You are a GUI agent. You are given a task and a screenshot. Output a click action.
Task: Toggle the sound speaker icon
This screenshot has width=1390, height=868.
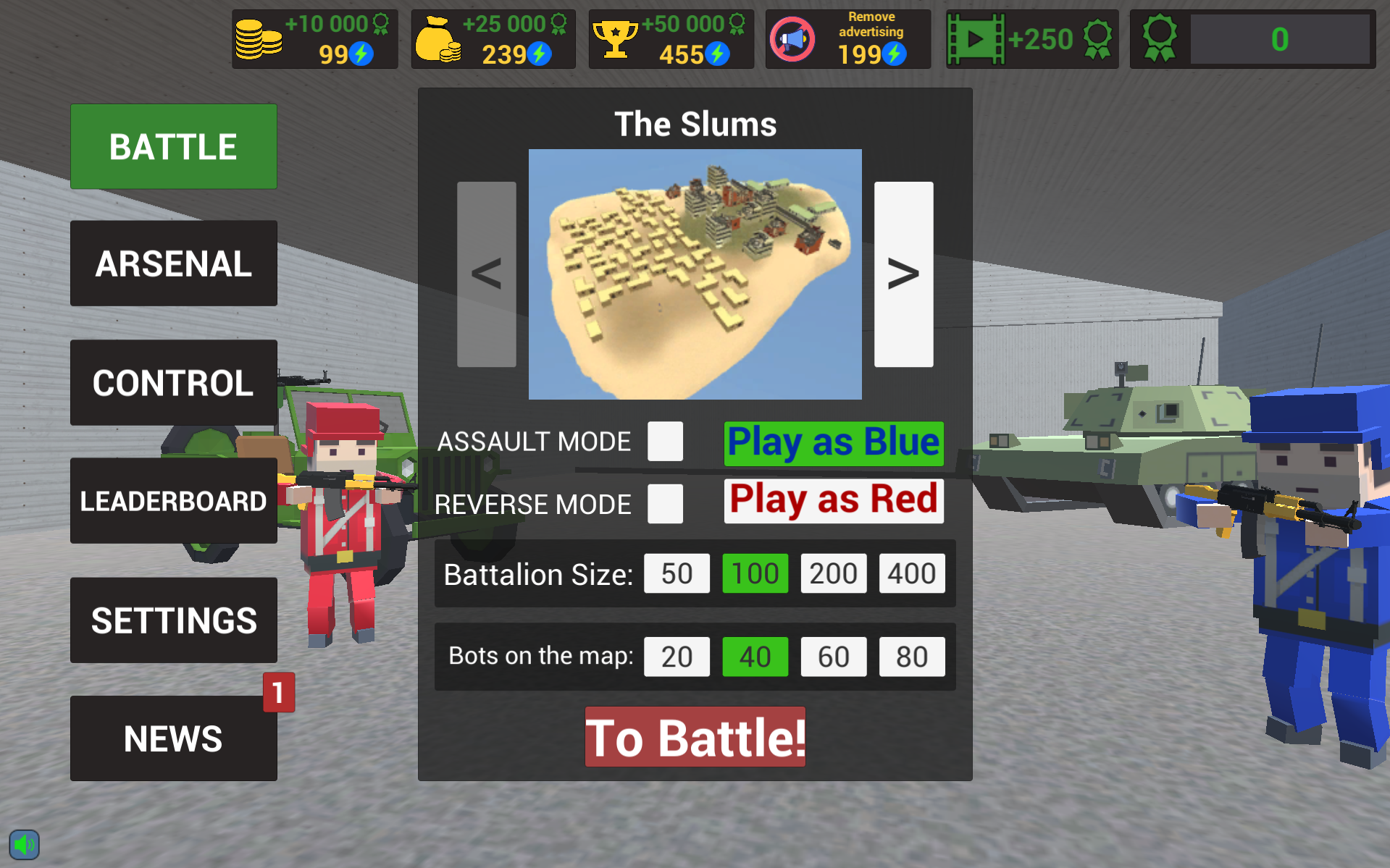pos(24,844)
